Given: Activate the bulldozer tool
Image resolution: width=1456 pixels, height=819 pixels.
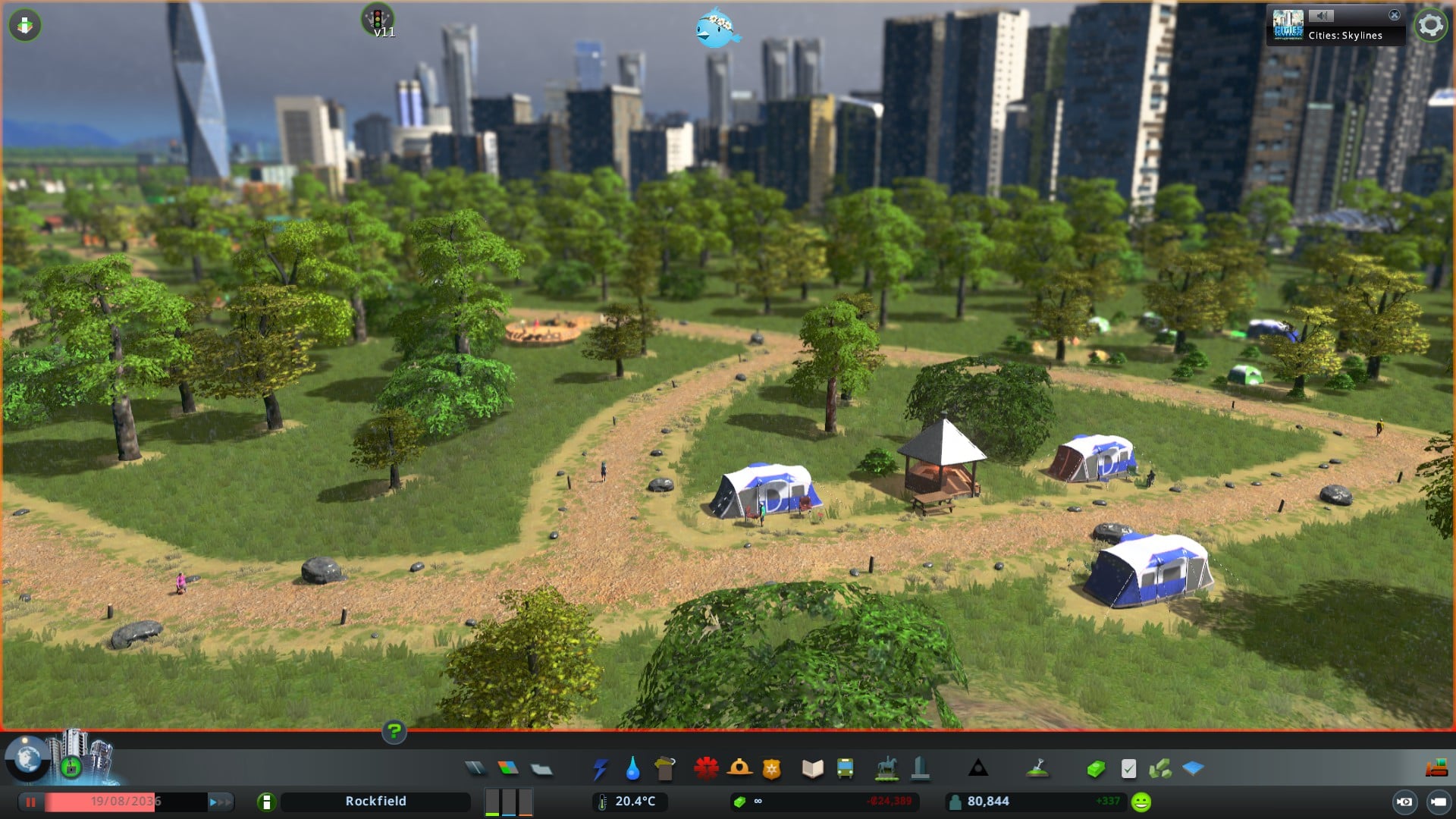Looking at the screenshot, I should pyautogui.click(x=1436, y=769).
